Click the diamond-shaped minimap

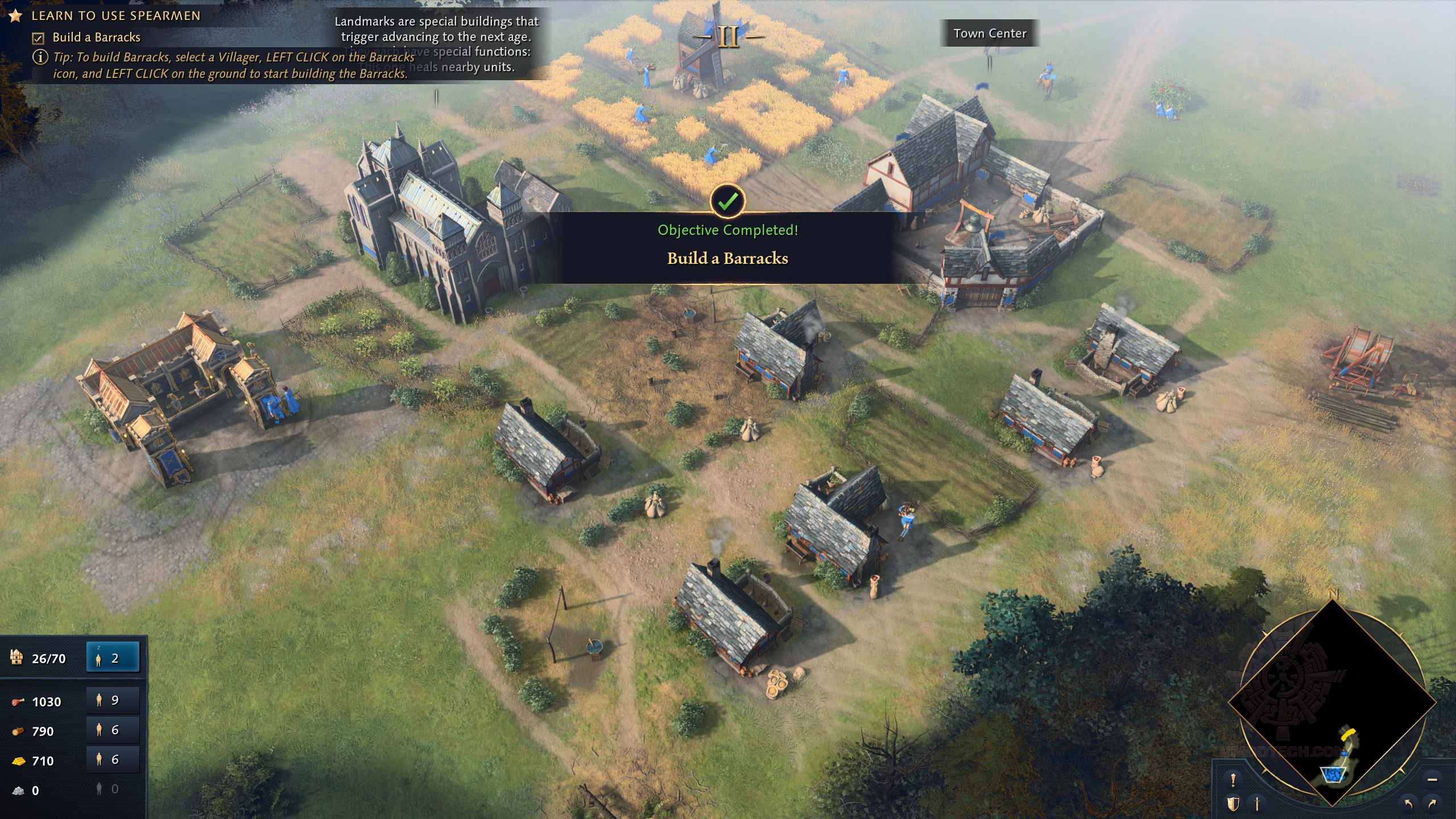click(1332, 703)
